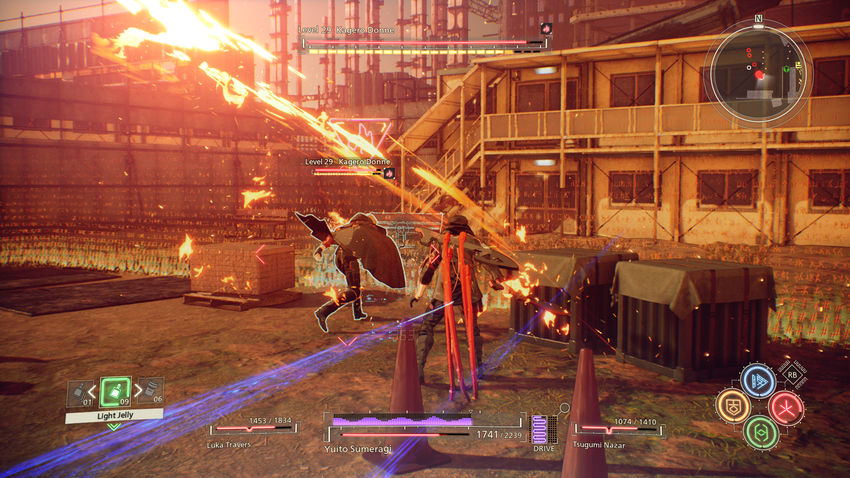Viewport: 850px width, 478px height.
Task: Choose the left item slot showing 01
Action: pyautogui.click(x=80, y=393)
